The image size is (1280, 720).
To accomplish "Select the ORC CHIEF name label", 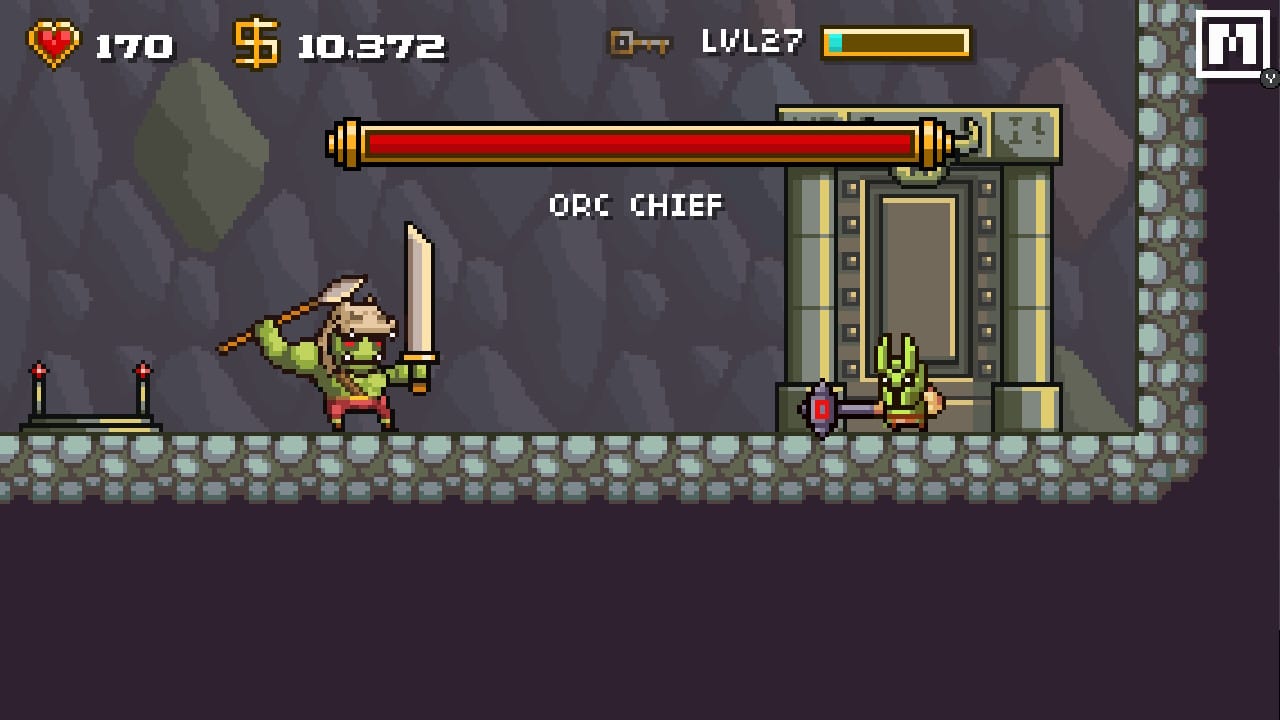I will tap(635, 206).
